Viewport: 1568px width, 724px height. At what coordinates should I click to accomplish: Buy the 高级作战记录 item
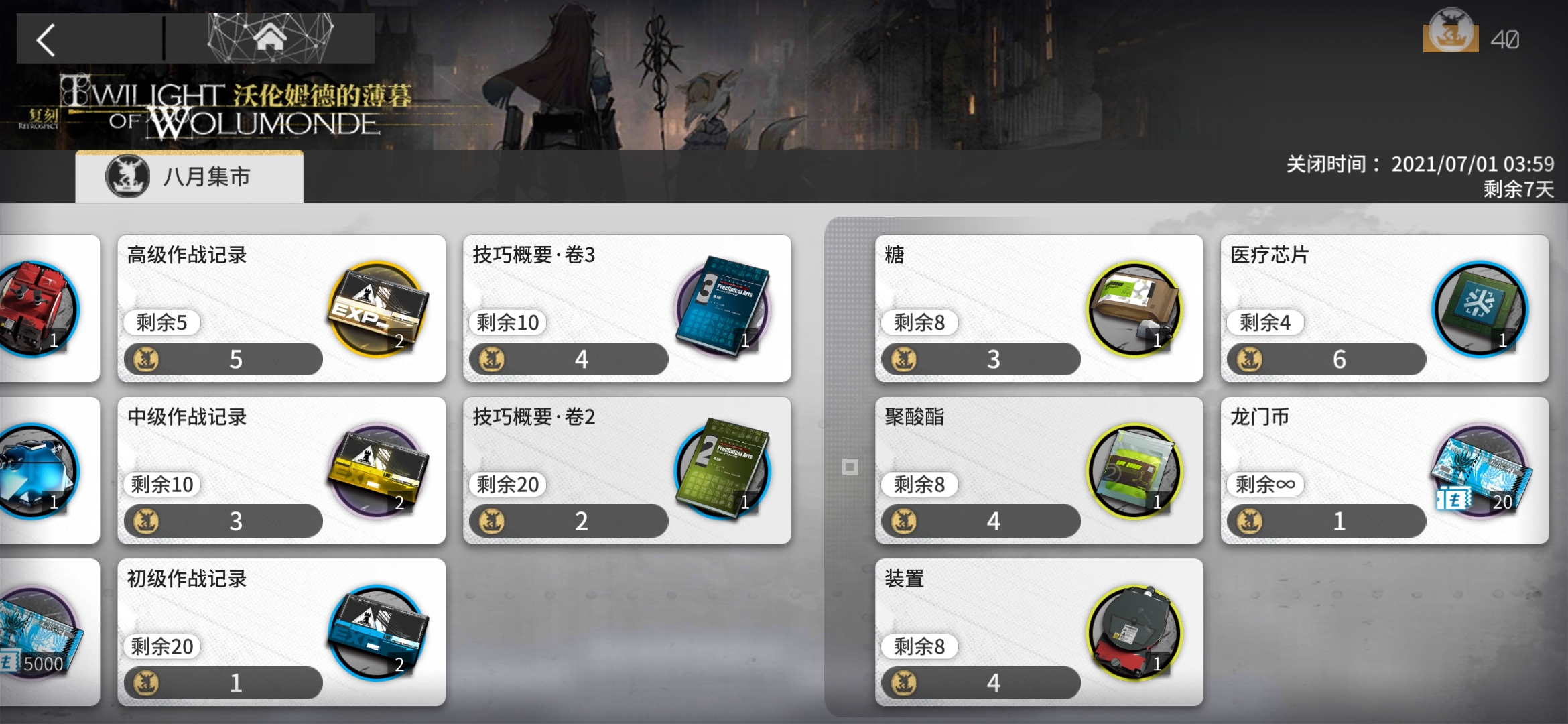click(x=281, y=308)
